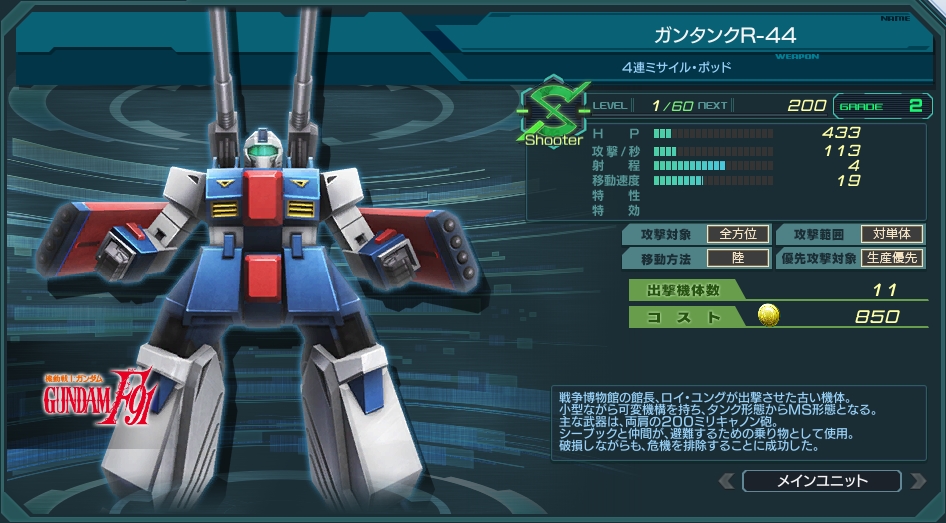Click the メインユニット button
This screenshot has height=523, width=946.
point(822,481)
